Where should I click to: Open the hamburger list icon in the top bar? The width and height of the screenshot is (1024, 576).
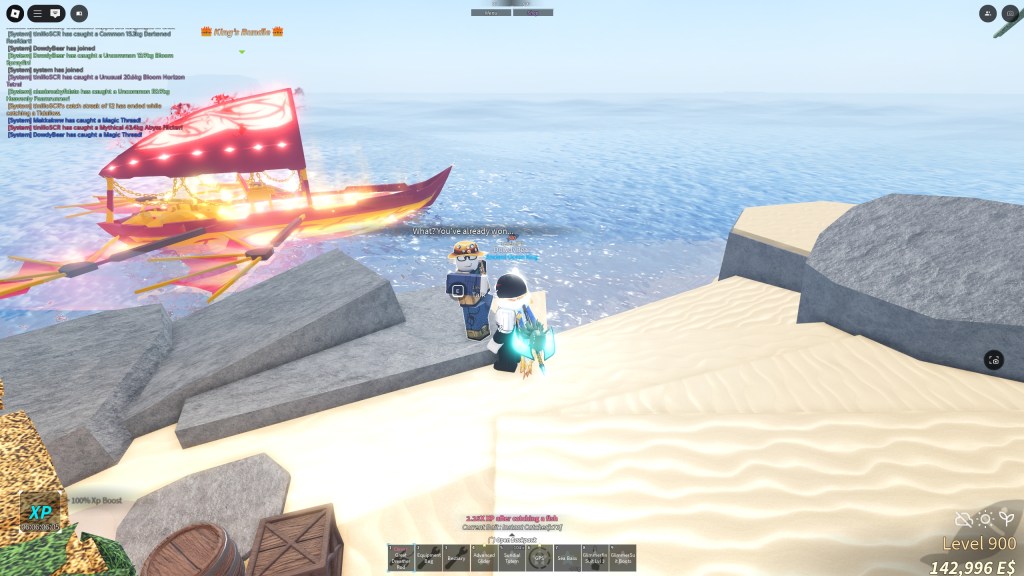(39, 14)
